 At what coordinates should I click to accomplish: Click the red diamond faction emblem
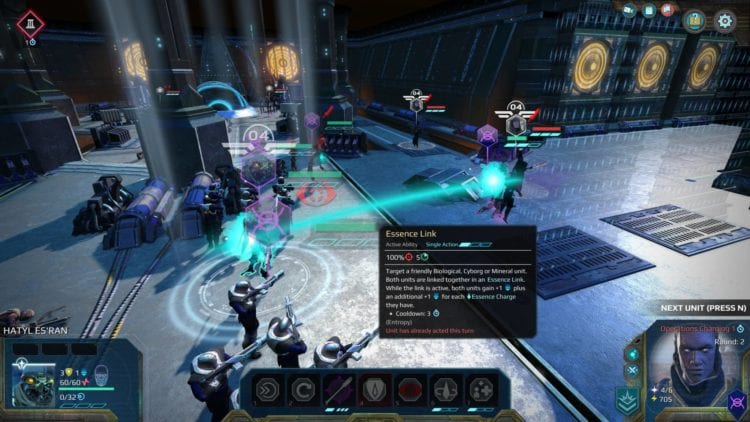pos(30,22)
